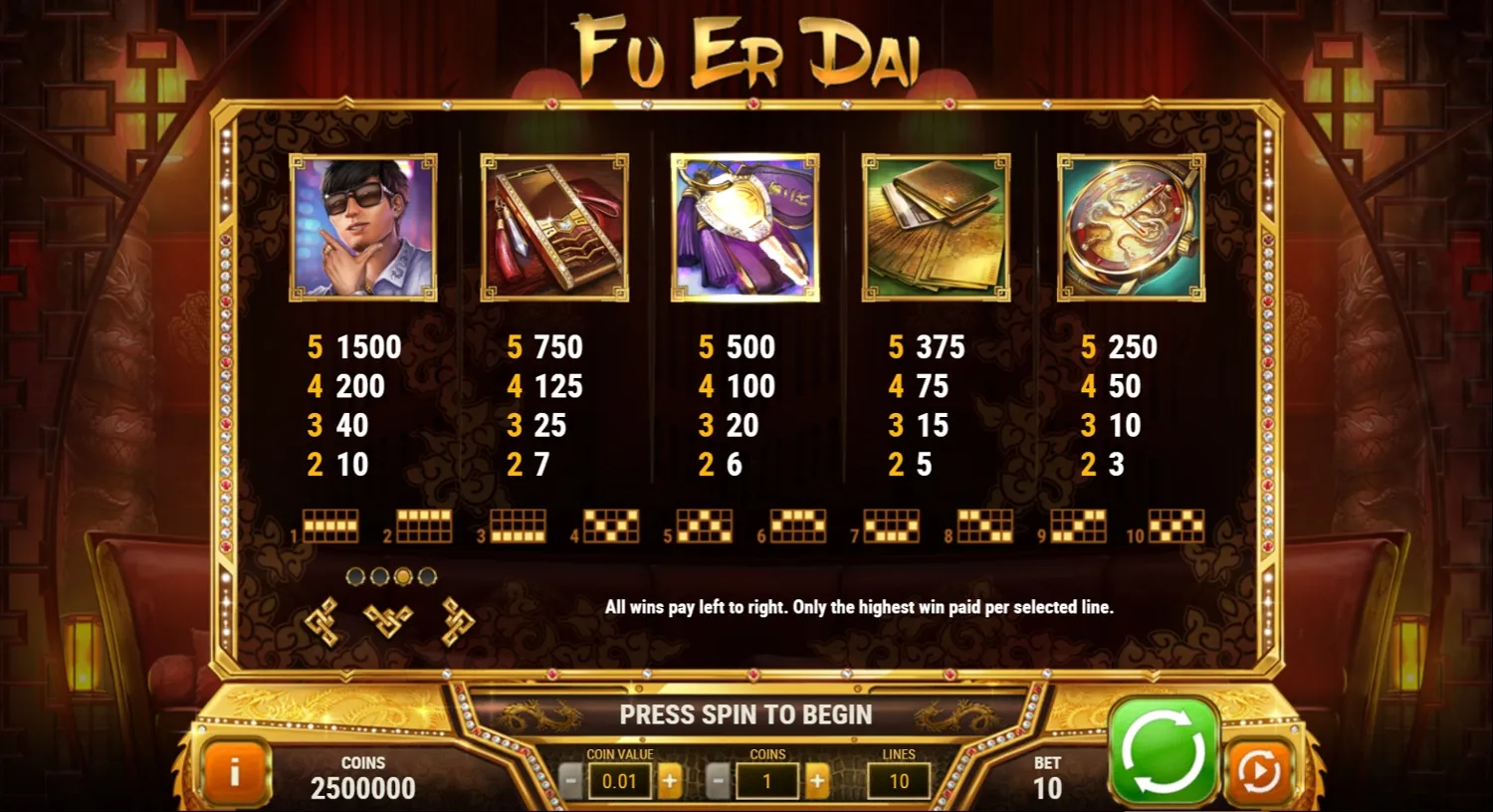1493x812 pixels.
Task: Select the highlighted third page dot
Action: [x=402, y=575]
